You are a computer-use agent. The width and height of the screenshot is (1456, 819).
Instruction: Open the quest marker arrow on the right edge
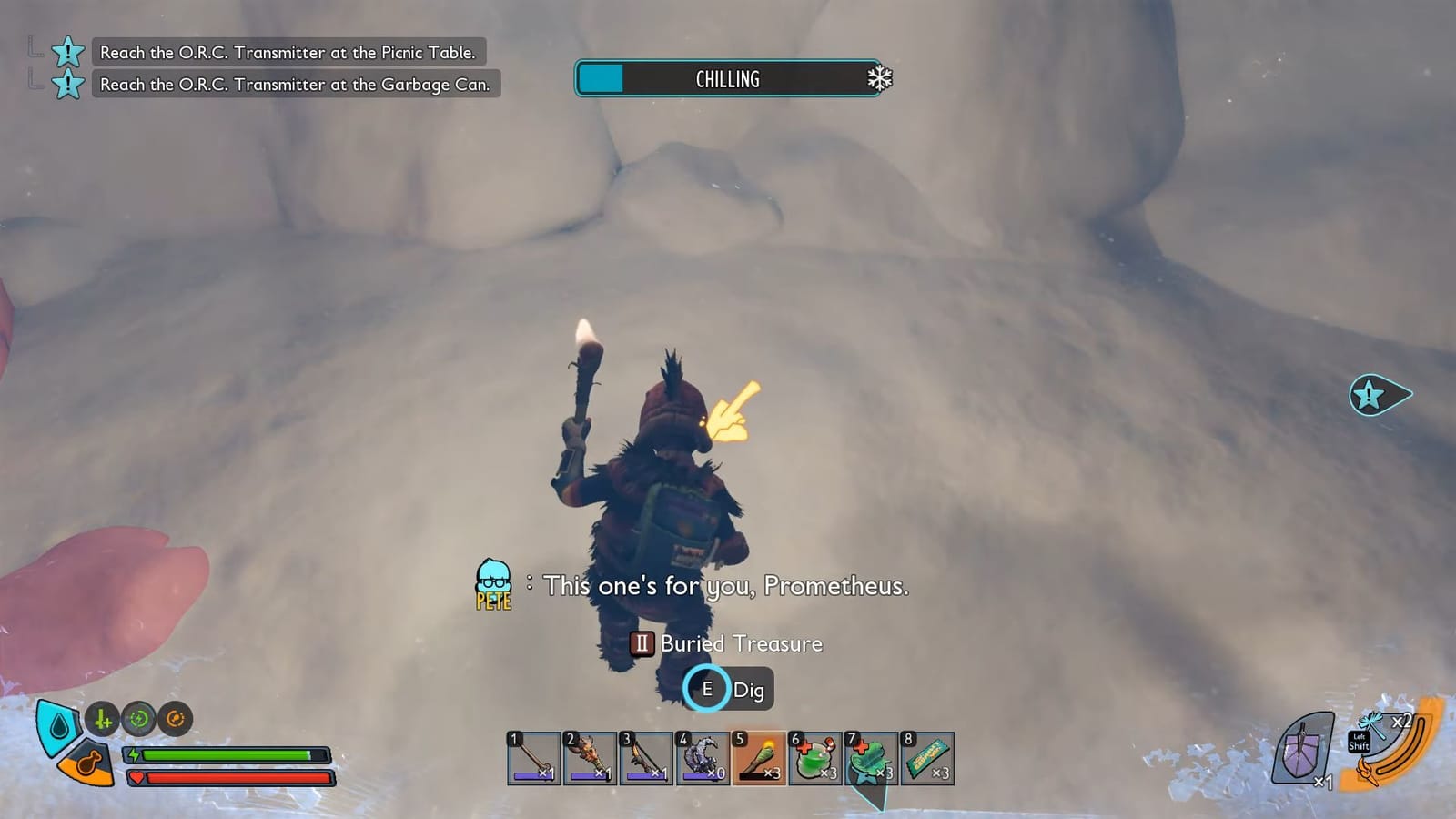point(1379,395)
